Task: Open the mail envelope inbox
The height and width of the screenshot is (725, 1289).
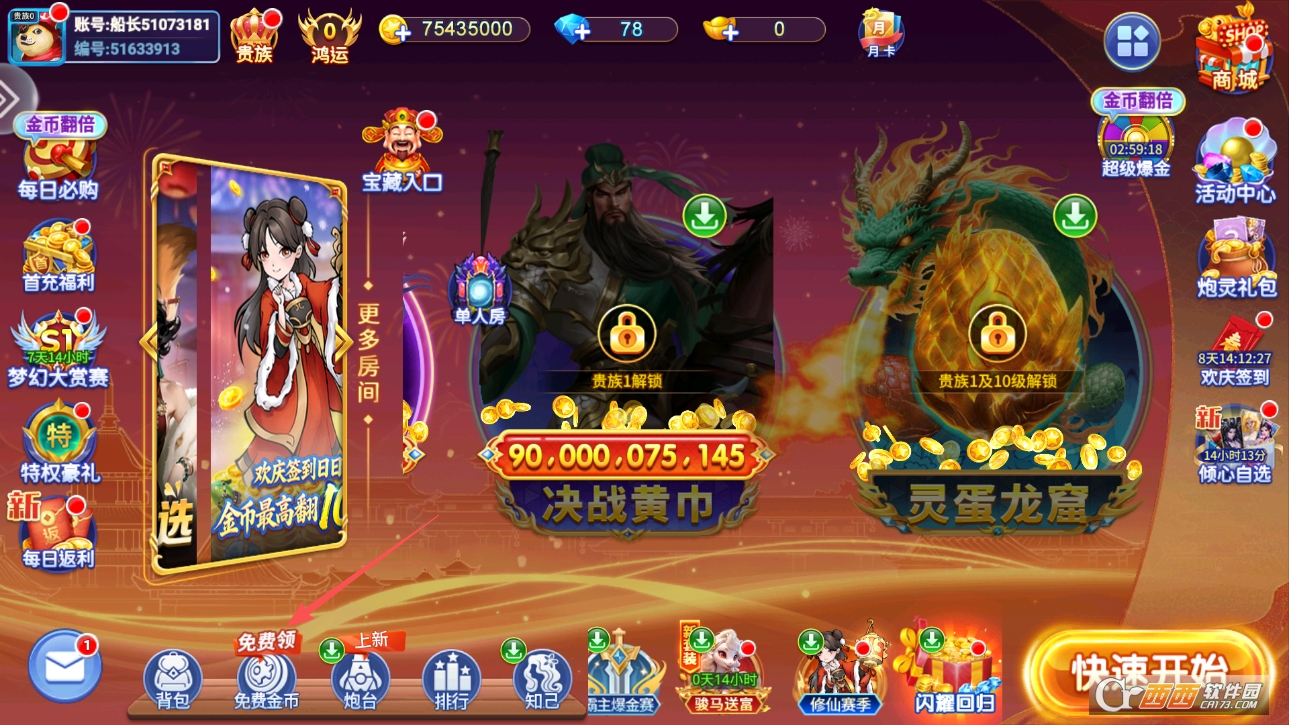Action: point(65,665)
